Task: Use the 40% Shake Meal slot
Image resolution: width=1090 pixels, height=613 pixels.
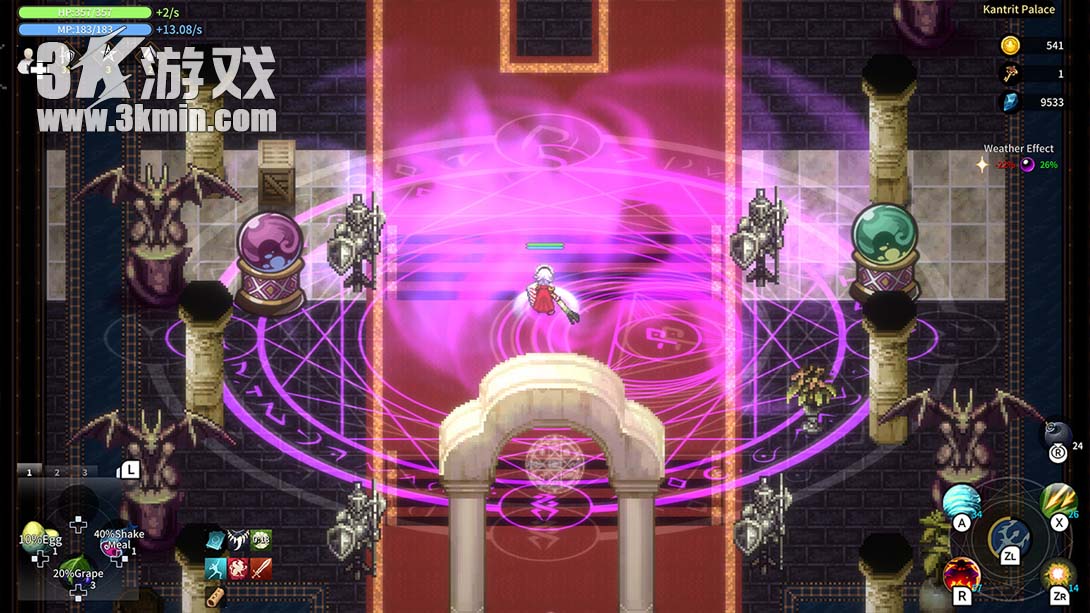Action: point(118,539)
